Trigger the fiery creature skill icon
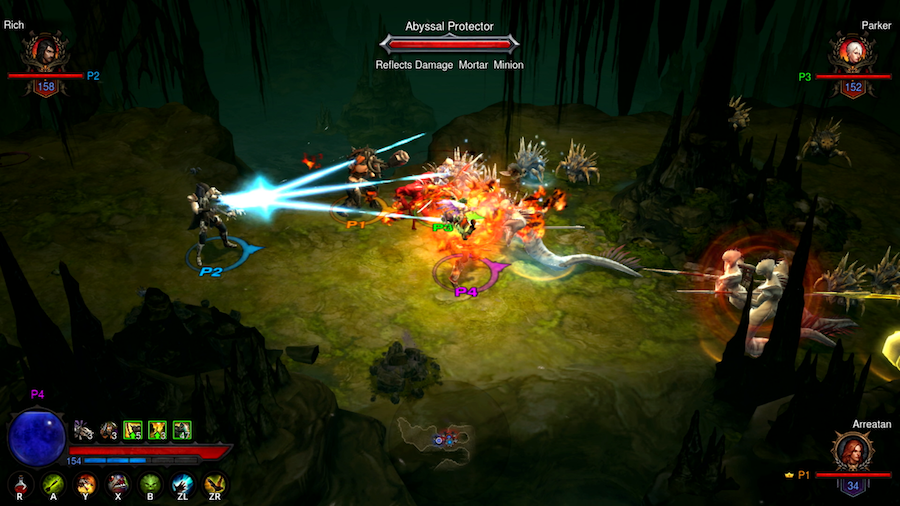This screenshot has width=900, height=506. pyautogui.click(x=86, y=486)
